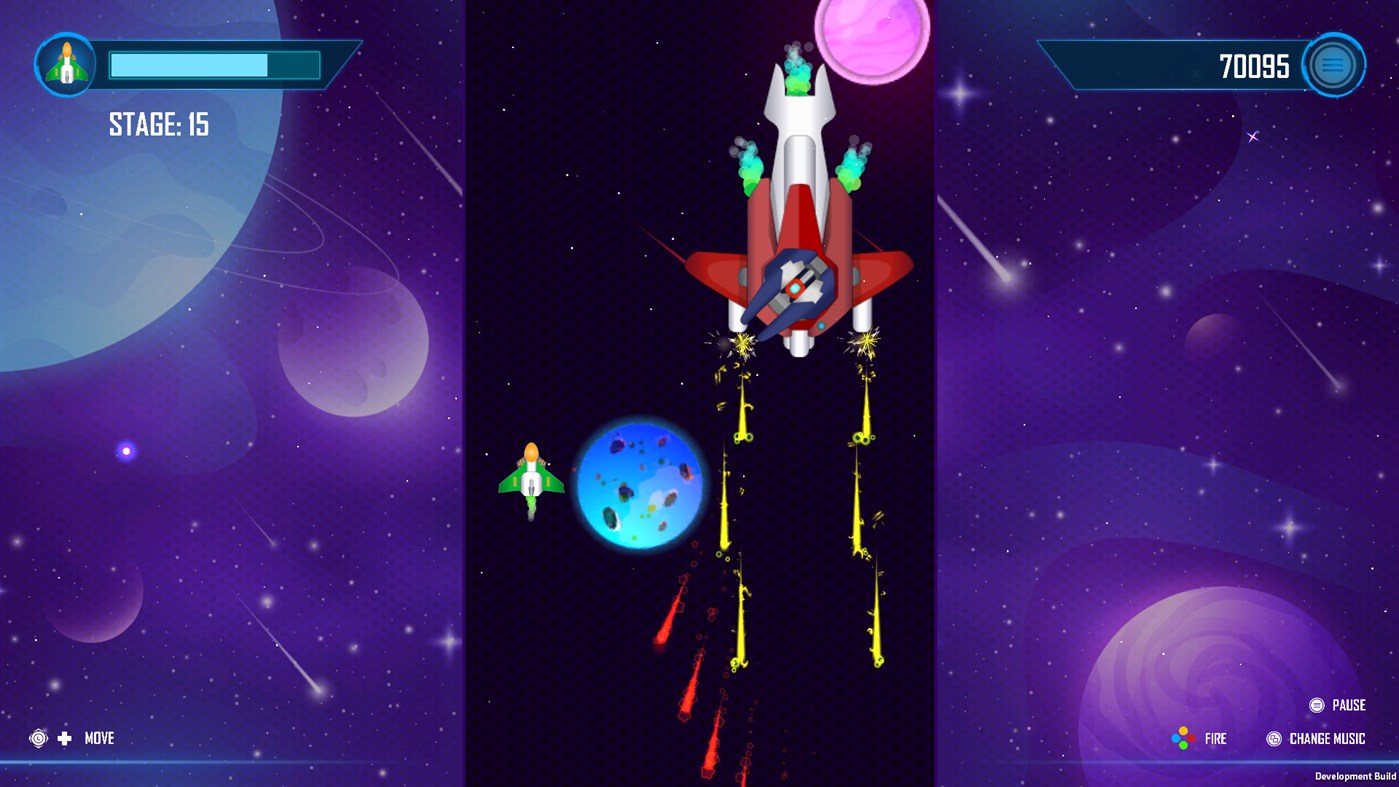
Task: Click the Development Build label
Action: coord(1354,775)
